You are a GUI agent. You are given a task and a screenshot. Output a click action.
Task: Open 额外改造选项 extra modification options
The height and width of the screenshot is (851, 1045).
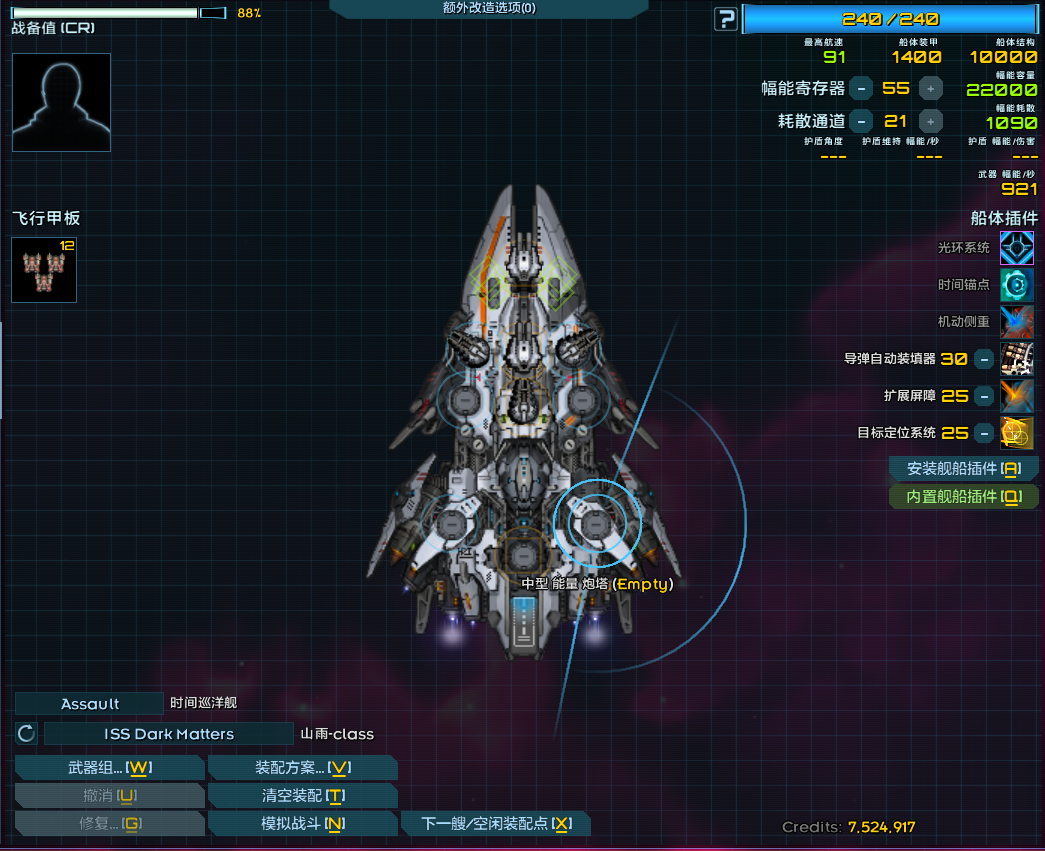pos(488,8)
